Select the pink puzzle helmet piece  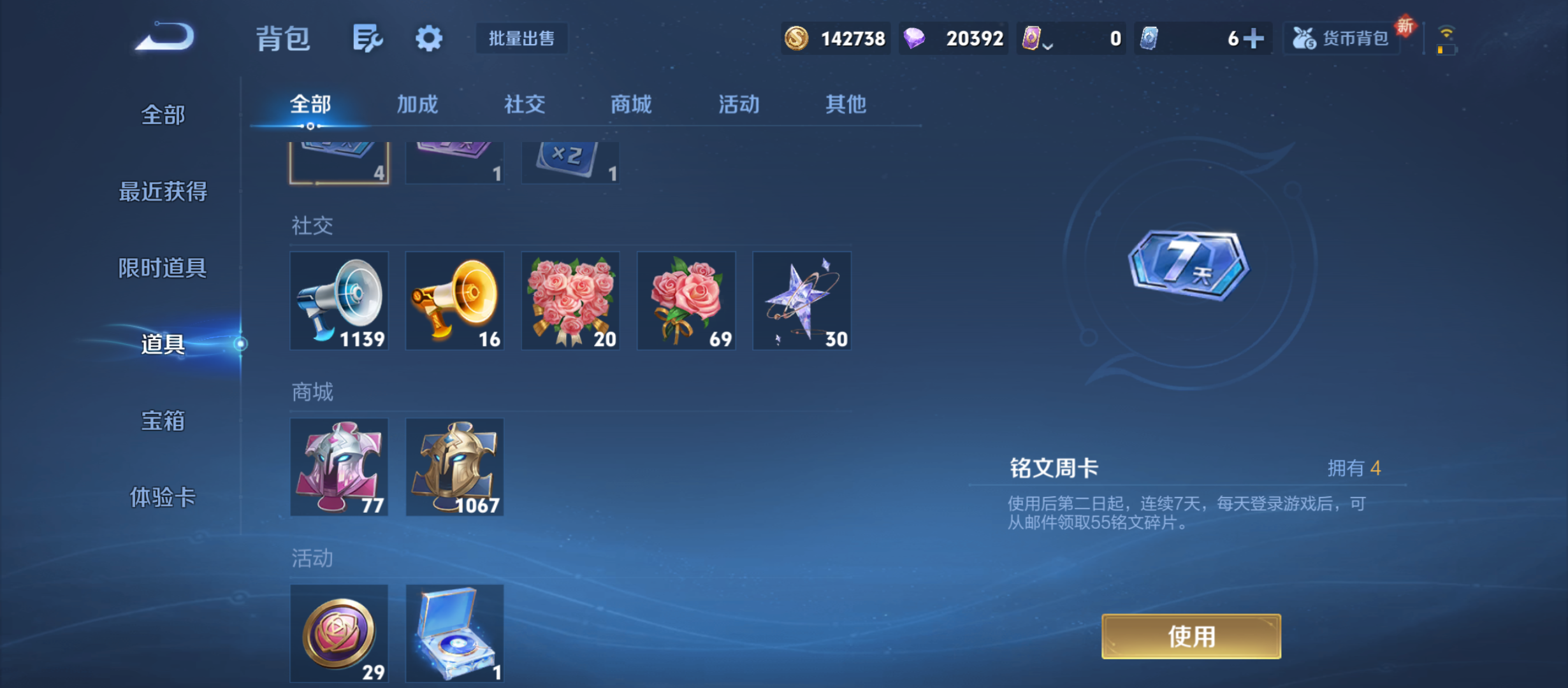click(x=339, y=468)
